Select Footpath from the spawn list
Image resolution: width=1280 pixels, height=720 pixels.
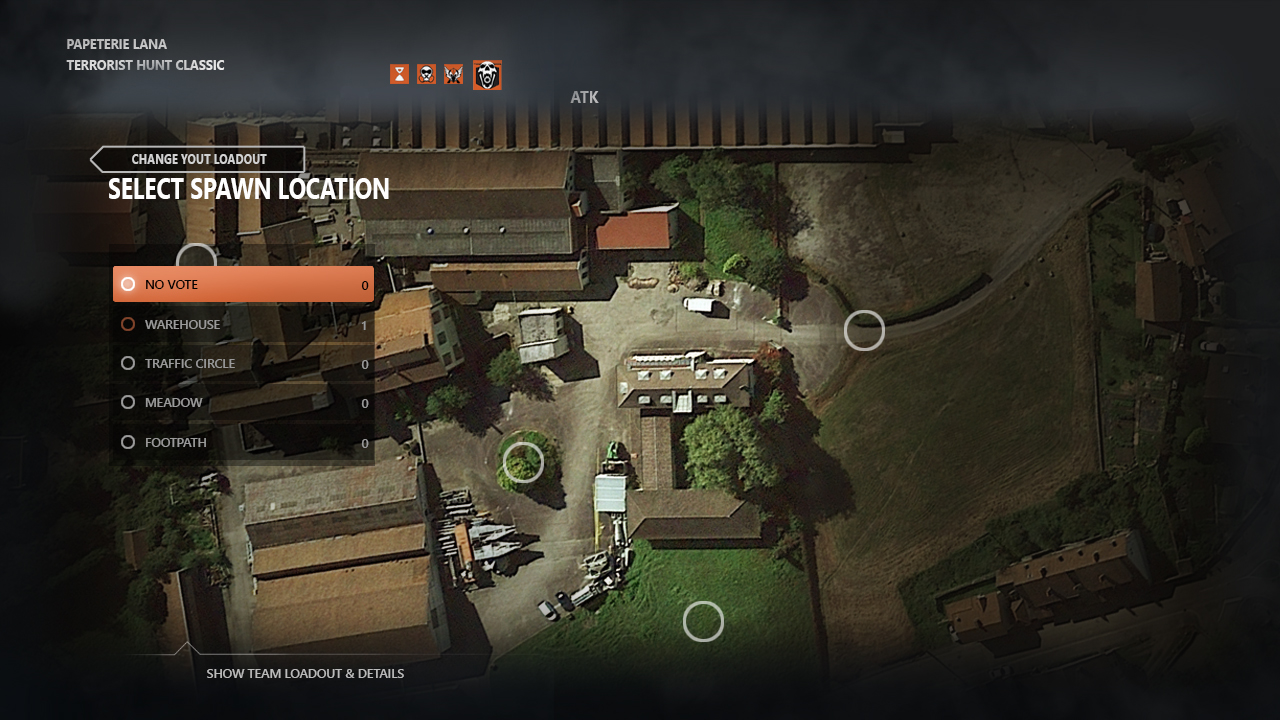(x=243, y=442)
